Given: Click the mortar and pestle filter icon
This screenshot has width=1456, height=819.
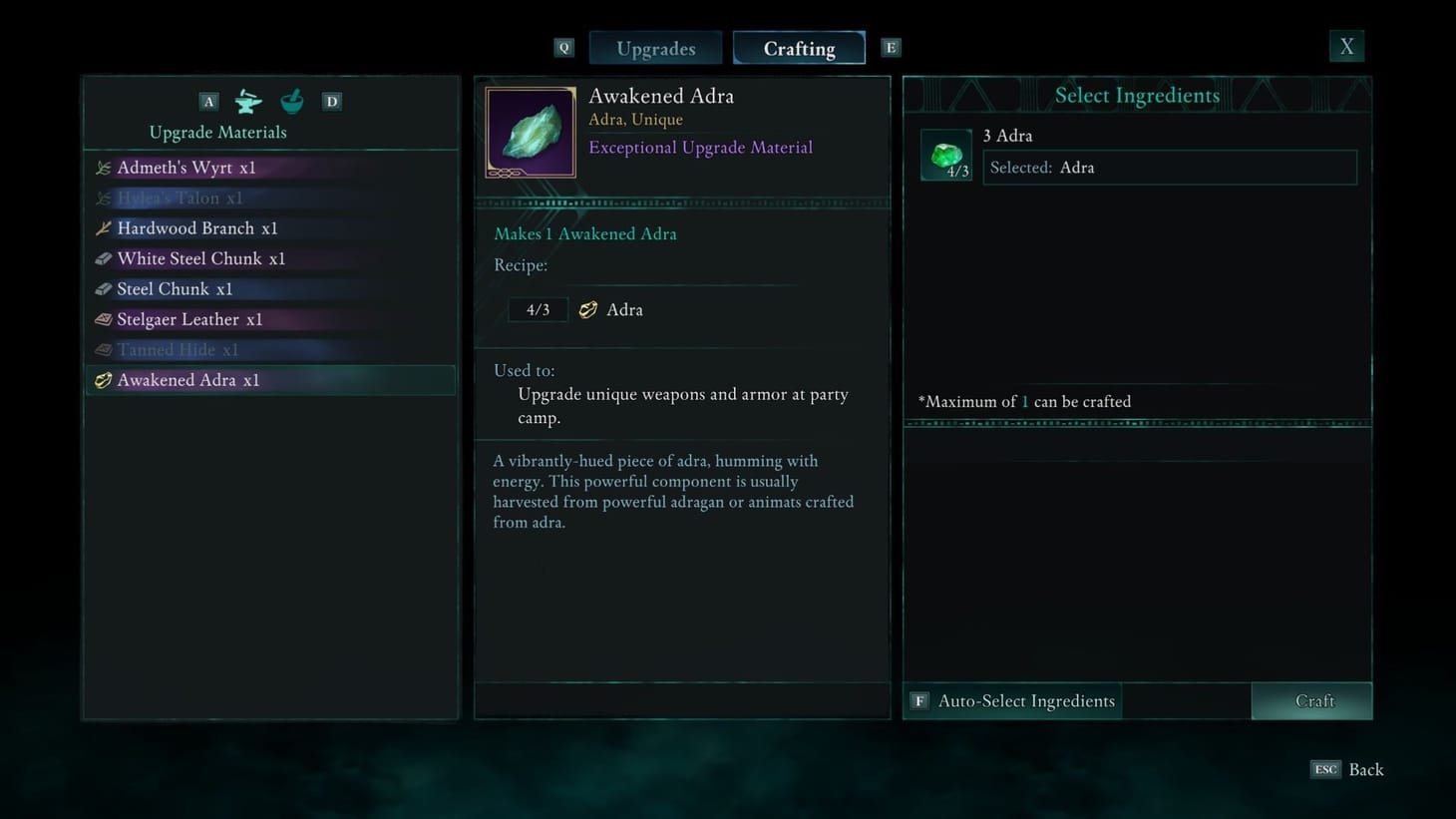Looking at the screenshot, I should [x=291, y=100].
